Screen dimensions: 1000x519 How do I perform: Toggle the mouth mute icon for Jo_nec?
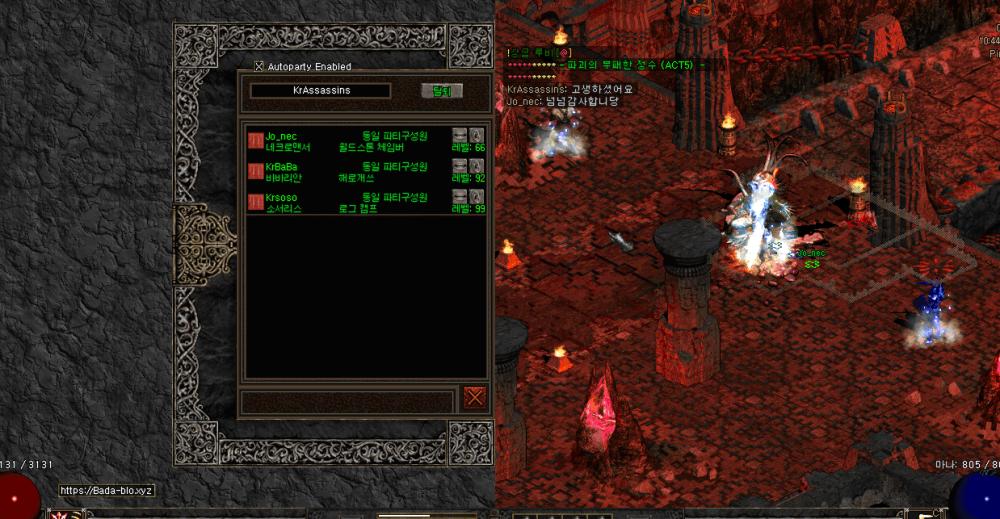pyautogui.click(x=460, y=134)
